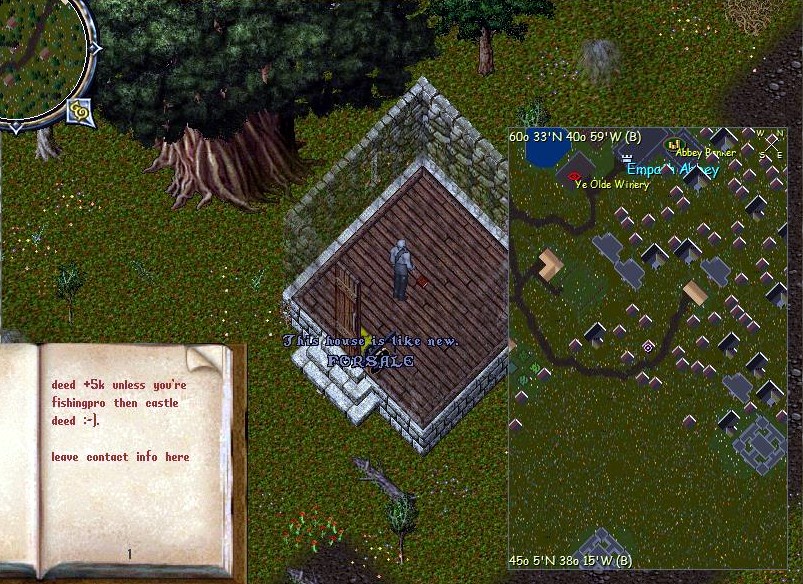The image size is (803, 584).
Task: Click the gold swirl button on radar frame
Action: click(79, 115)
